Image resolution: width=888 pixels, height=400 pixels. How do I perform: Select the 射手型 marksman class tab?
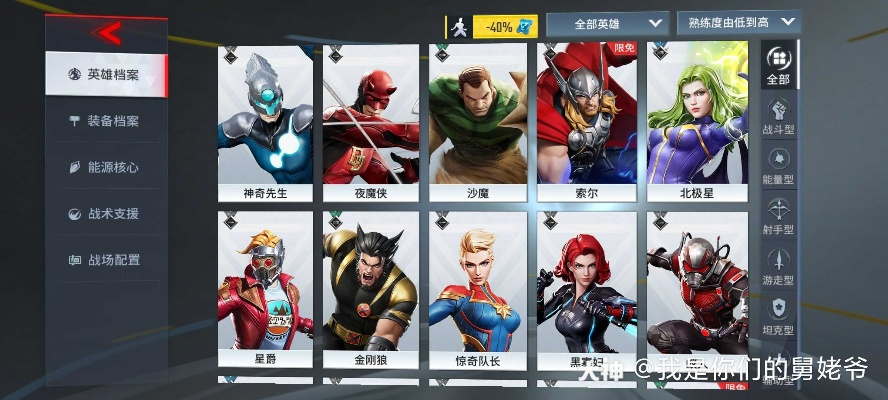point(779,216)
